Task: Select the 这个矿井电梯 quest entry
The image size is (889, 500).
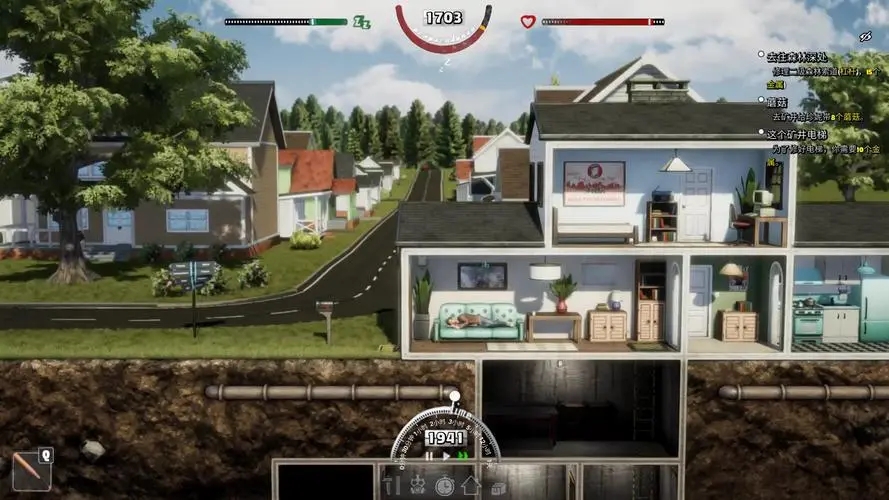Action: [805, 133]
